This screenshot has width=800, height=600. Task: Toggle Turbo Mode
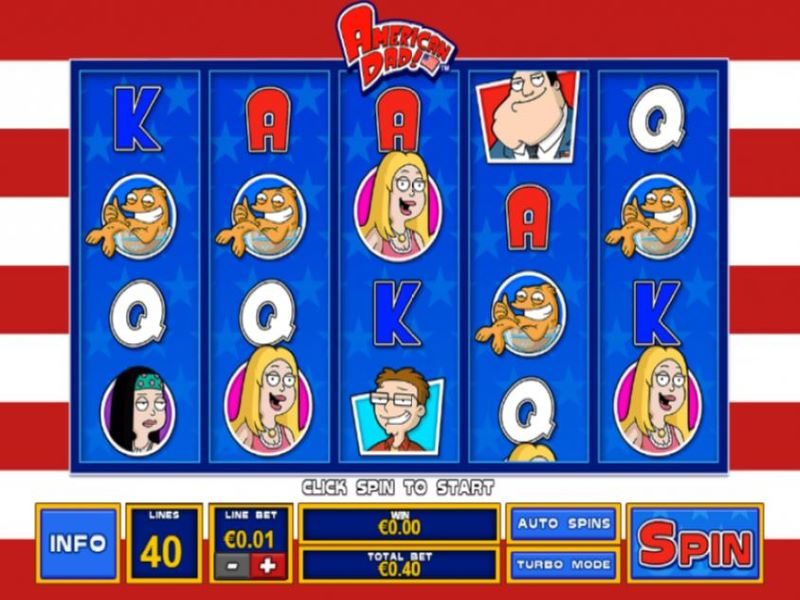[x=564, y=564]
